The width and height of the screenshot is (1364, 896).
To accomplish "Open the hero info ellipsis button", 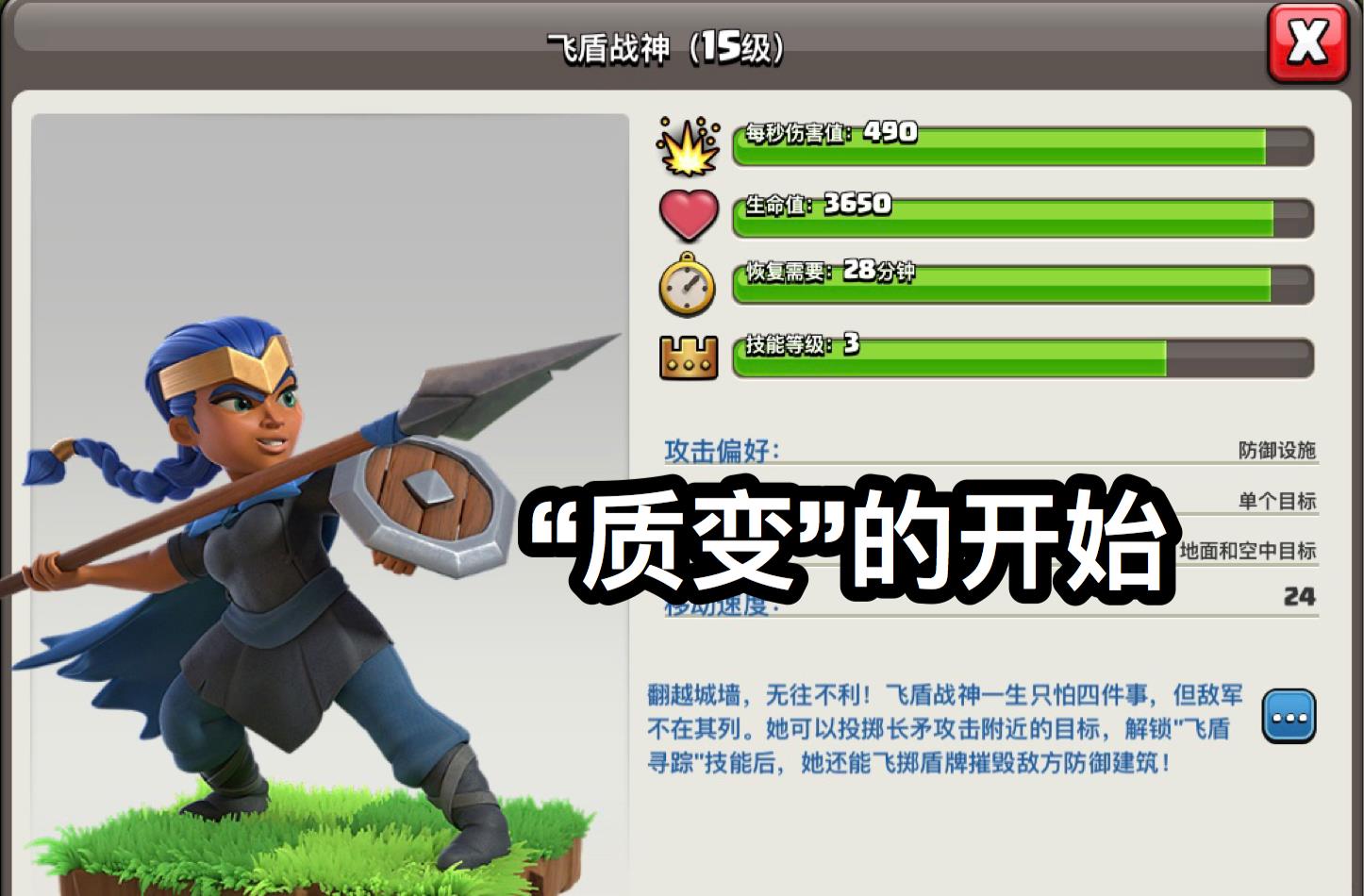I will tap(1290, 717).
